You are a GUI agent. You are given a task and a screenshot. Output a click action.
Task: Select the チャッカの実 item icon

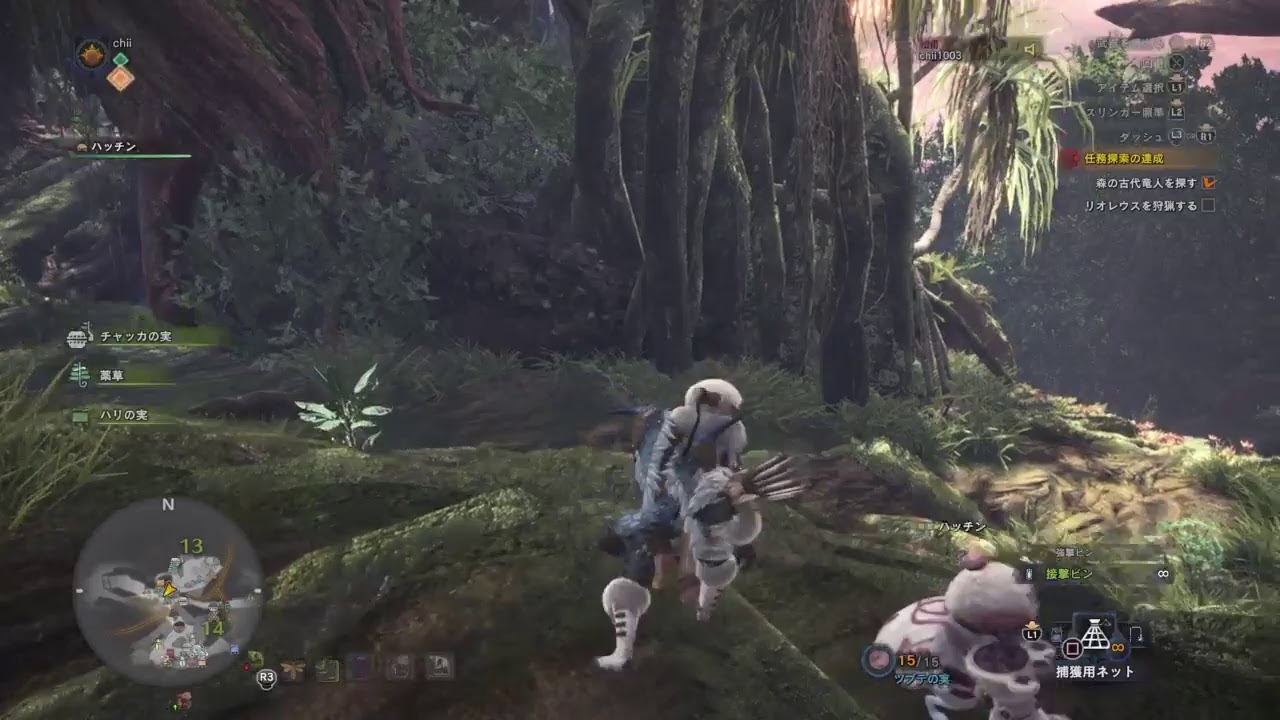76,338
